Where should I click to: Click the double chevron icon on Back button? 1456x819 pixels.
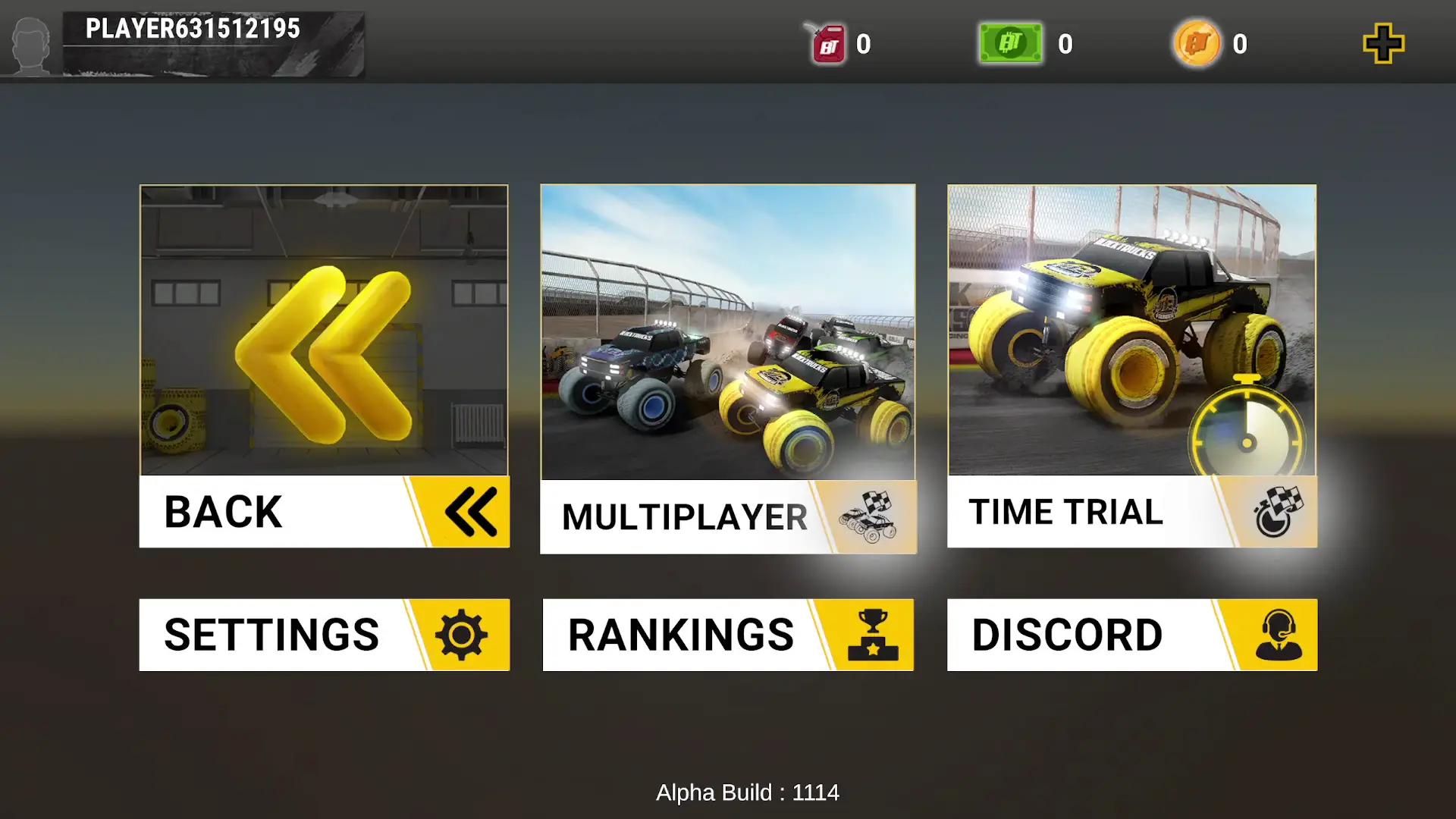click(x=470, y=512)
